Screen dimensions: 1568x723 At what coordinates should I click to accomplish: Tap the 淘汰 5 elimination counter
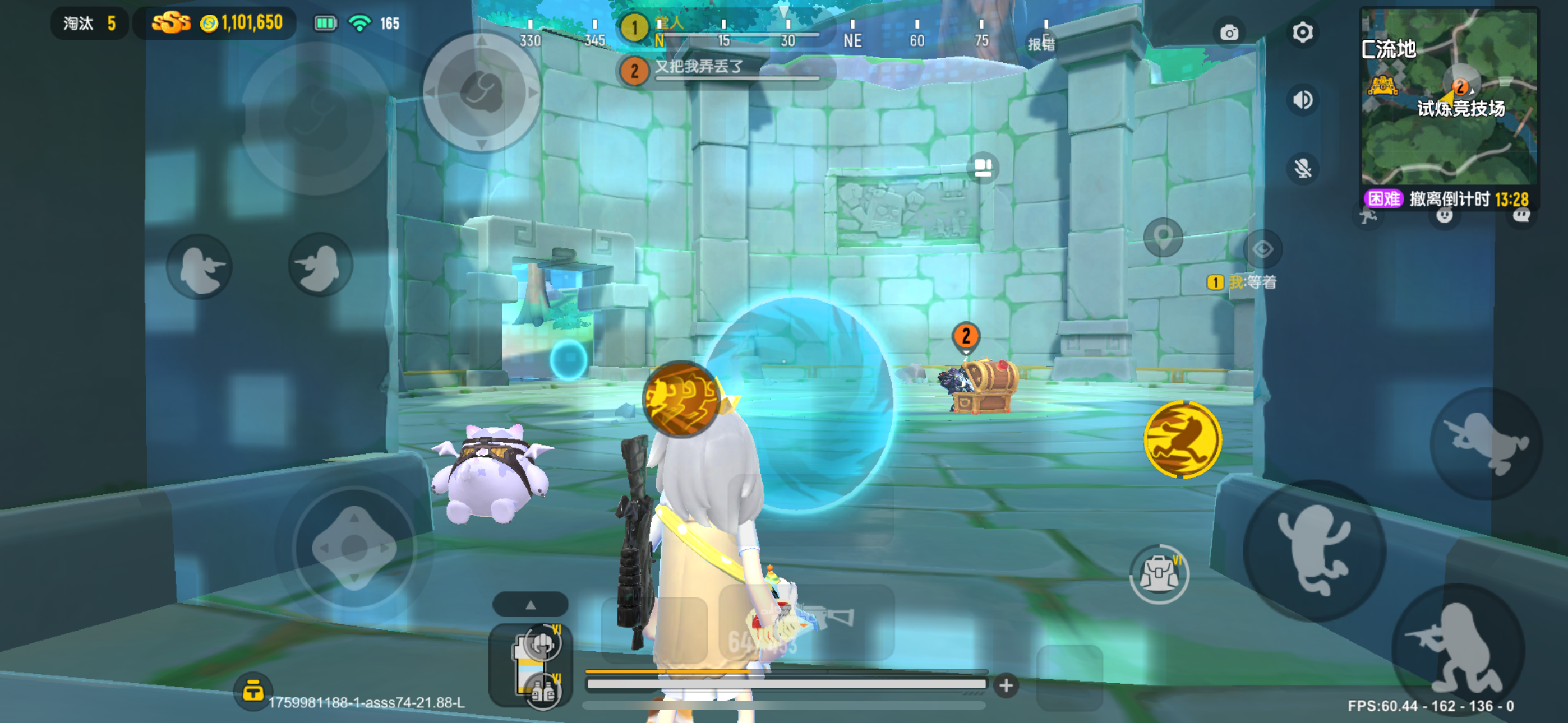click(x=88, y=23)
